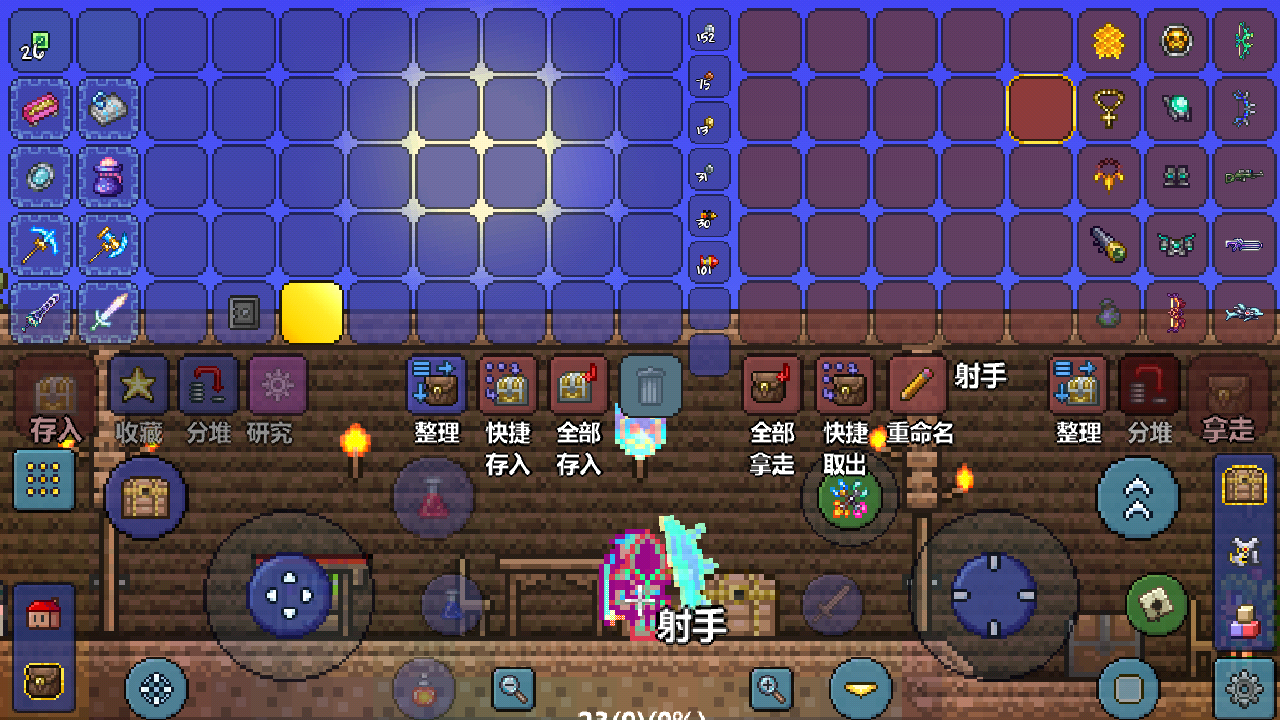This screenshot has height=720, width=1280.
Task: Select the blue pickaxe in inventory
Action: [x=40, y=244]
